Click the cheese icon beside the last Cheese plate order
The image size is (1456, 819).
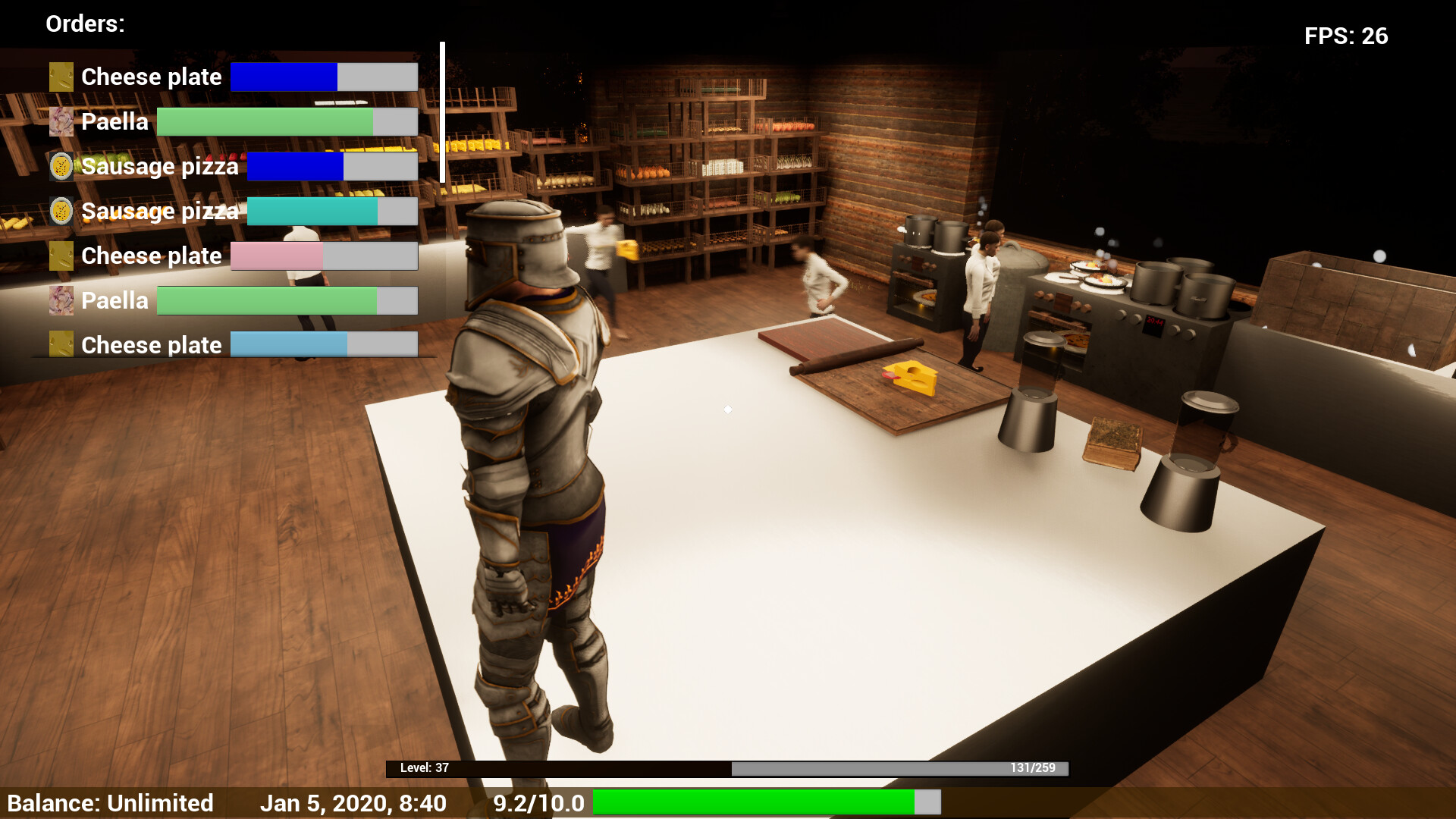point(61,345)
